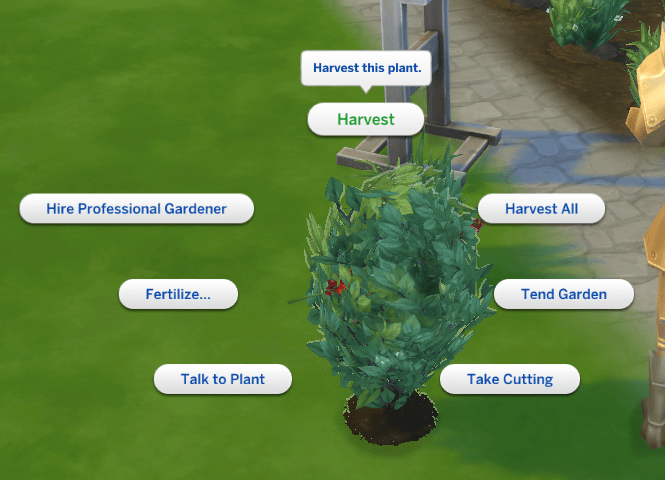Click Hire Professional Gardener
665x480 pixels.
tap(136, 209)
